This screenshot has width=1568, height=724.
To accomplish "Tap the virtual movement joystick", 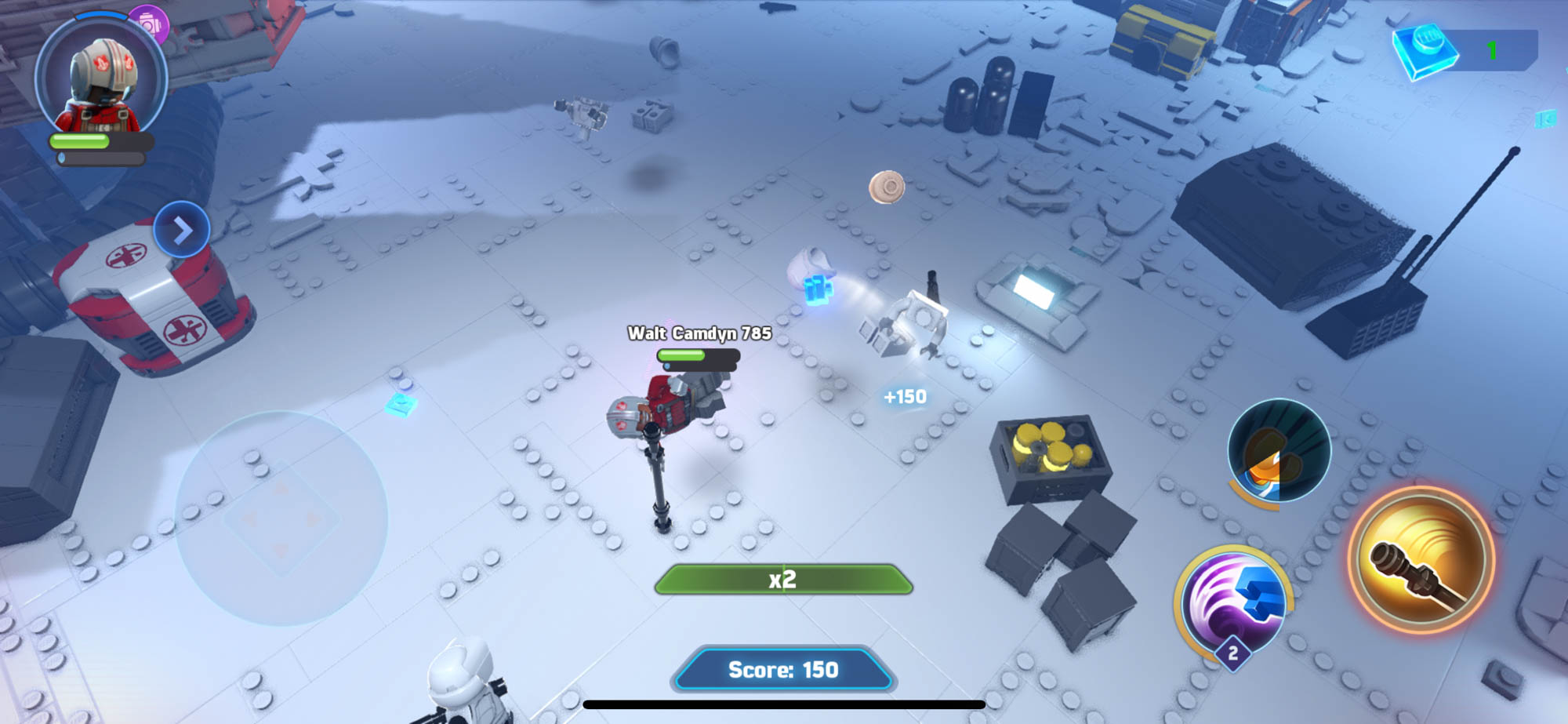I will tap(281, 518).
